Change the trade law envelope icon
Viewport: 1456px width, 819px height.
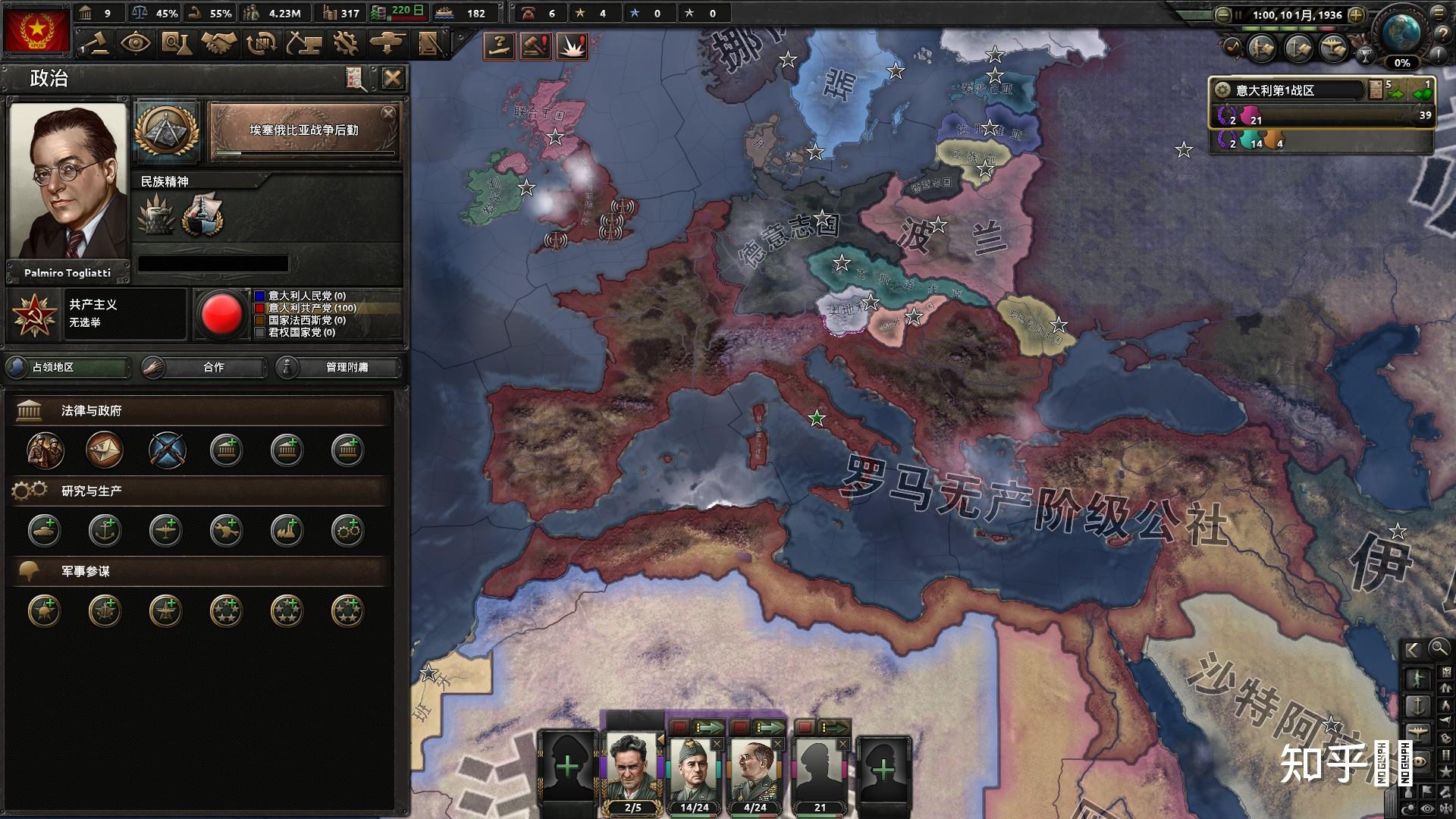coord(105,450)
